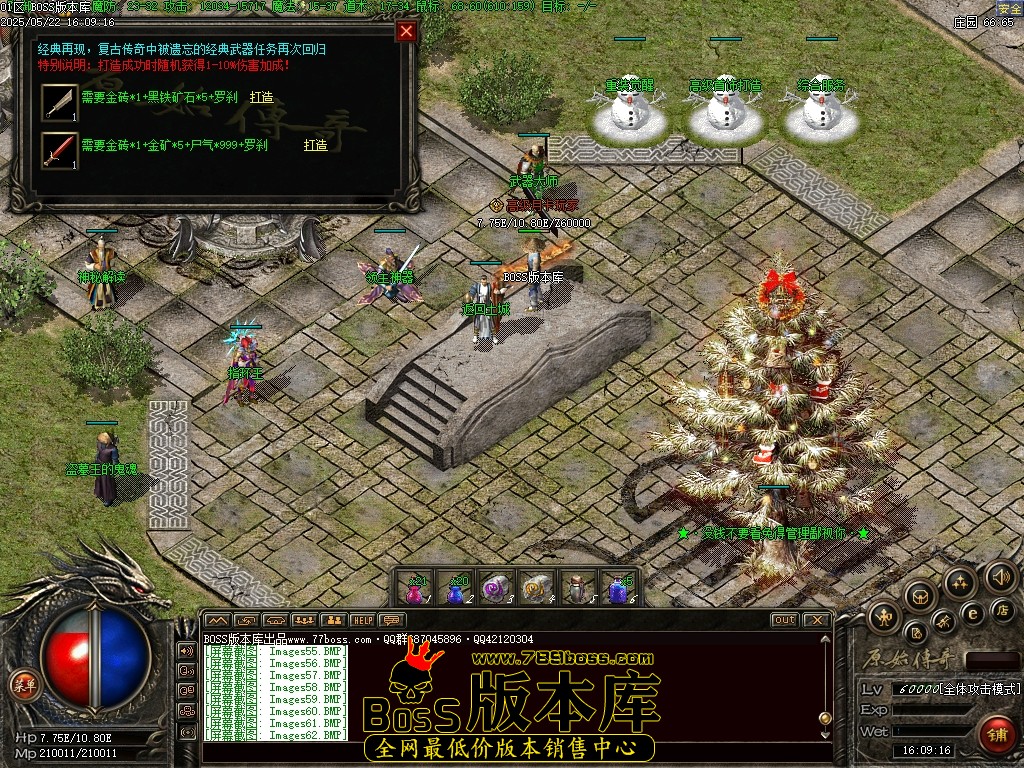Use the yellow scroll in hotbar slot 4

click(x=538, y=588)
